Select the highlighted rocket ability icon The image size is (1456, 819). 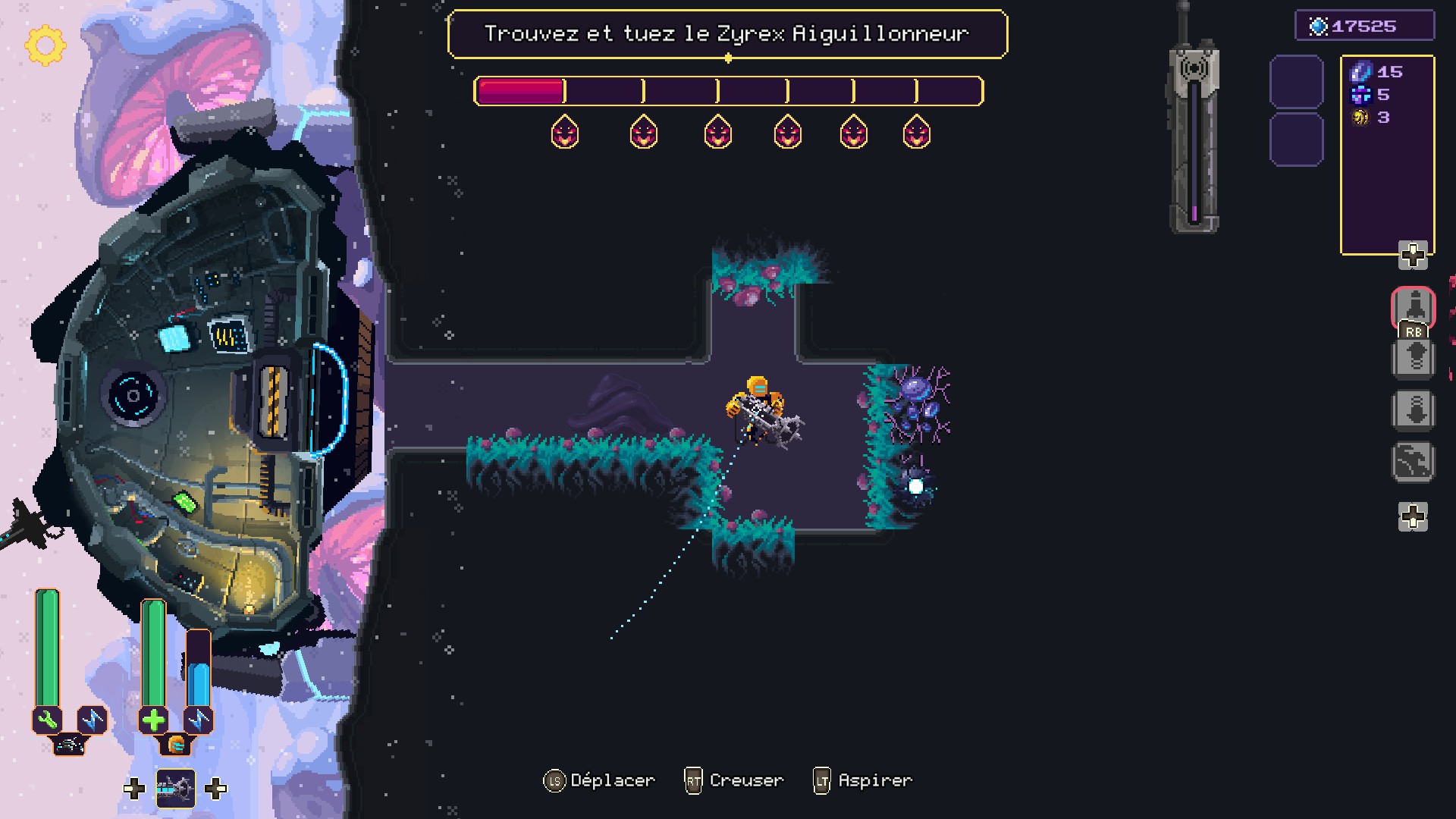click(1414, 306)
